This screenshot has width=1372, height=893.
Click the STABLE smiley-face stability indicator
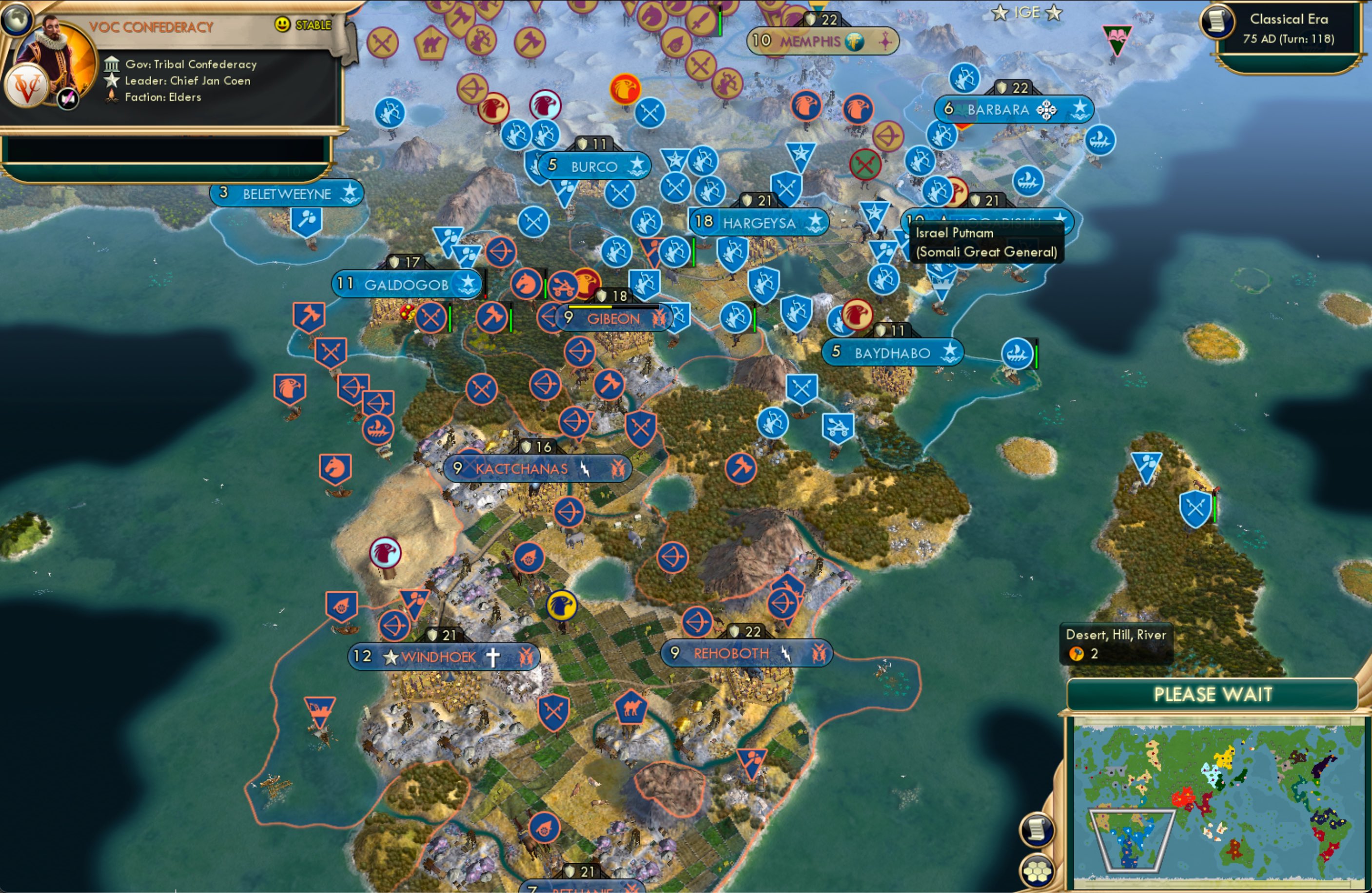tap(282, 24)
